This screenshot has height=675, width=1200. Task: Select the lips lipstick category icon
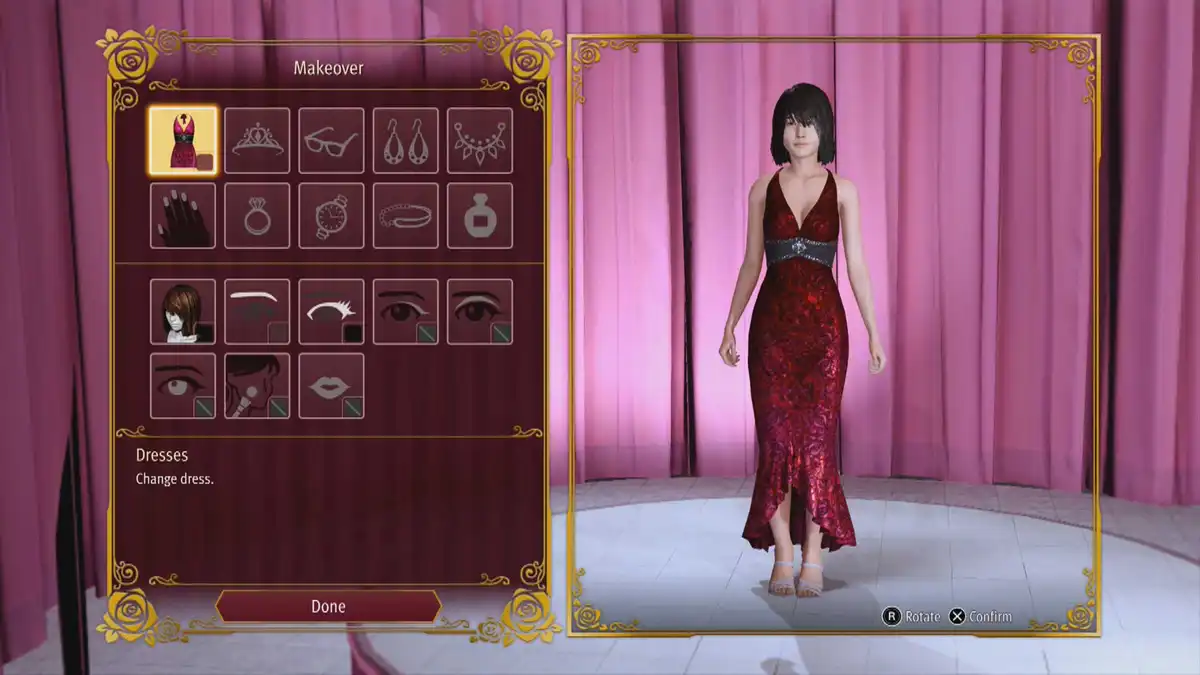click(x=331, y=385)
